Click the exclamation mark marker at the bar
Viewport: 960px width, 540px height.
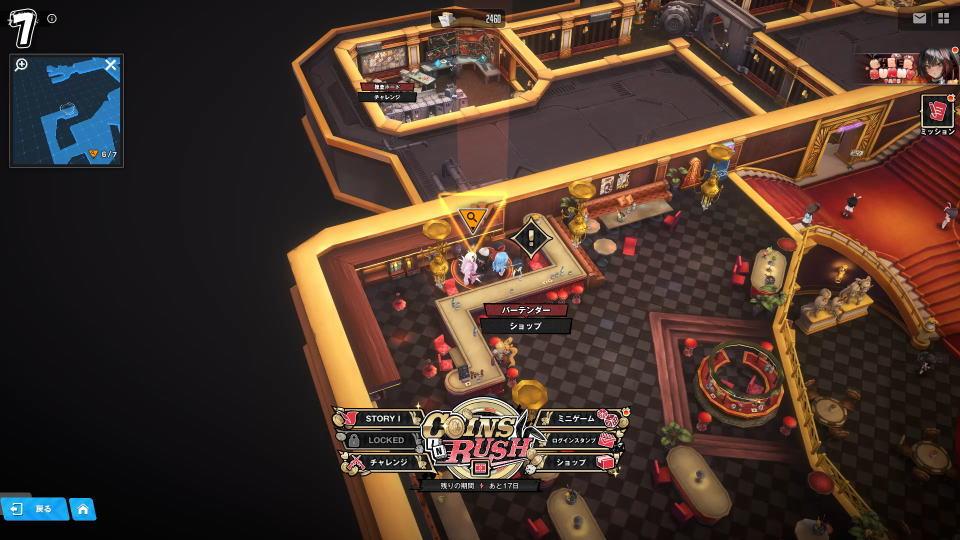[531, 238]
